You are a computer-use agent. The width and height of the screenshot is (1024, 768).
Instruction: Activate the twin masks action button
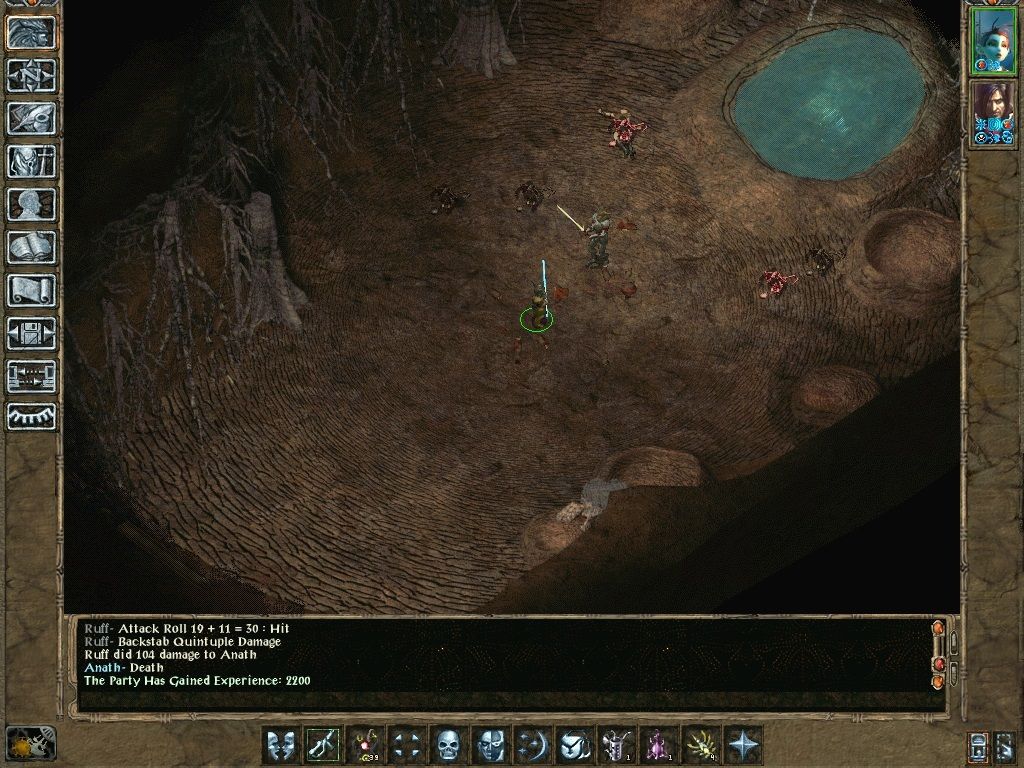[281, 745]
